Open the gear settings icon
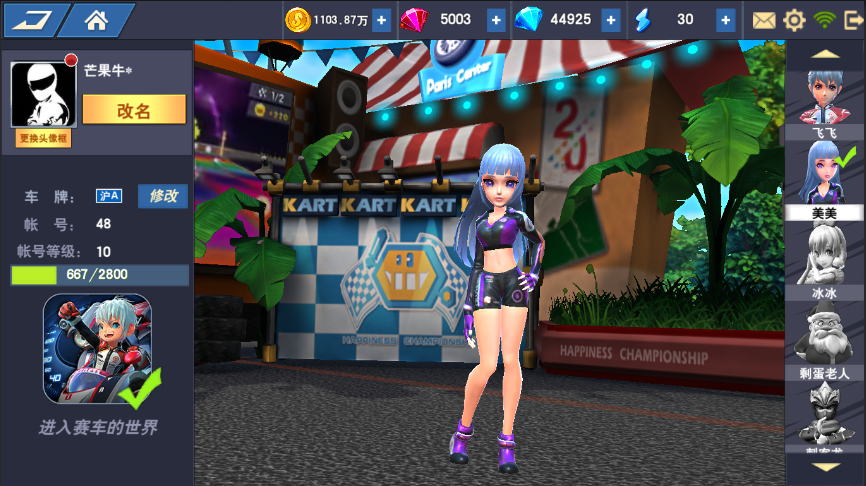 tap(794, 20)
